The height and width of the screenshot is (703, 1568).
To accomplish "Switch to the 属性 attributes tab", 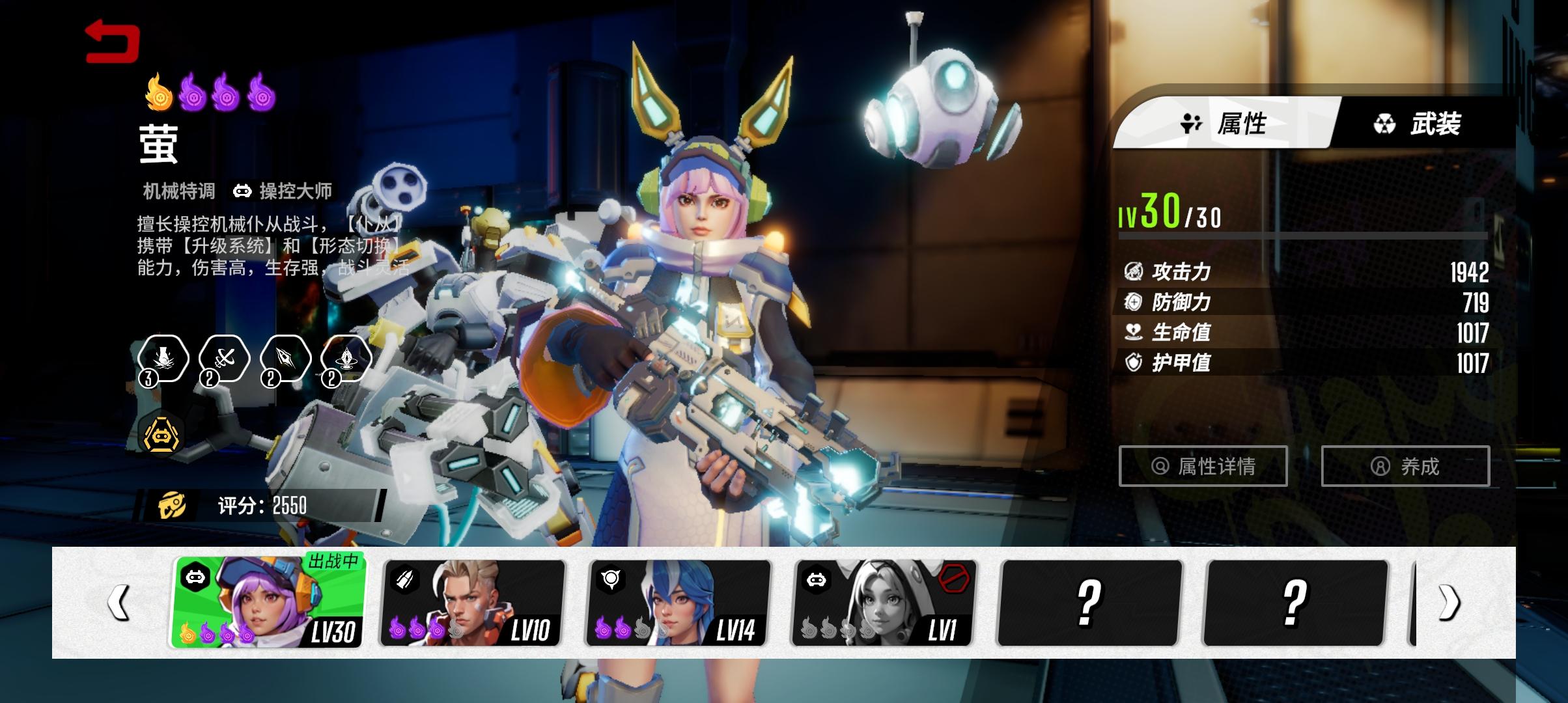I will point(1224,123).
